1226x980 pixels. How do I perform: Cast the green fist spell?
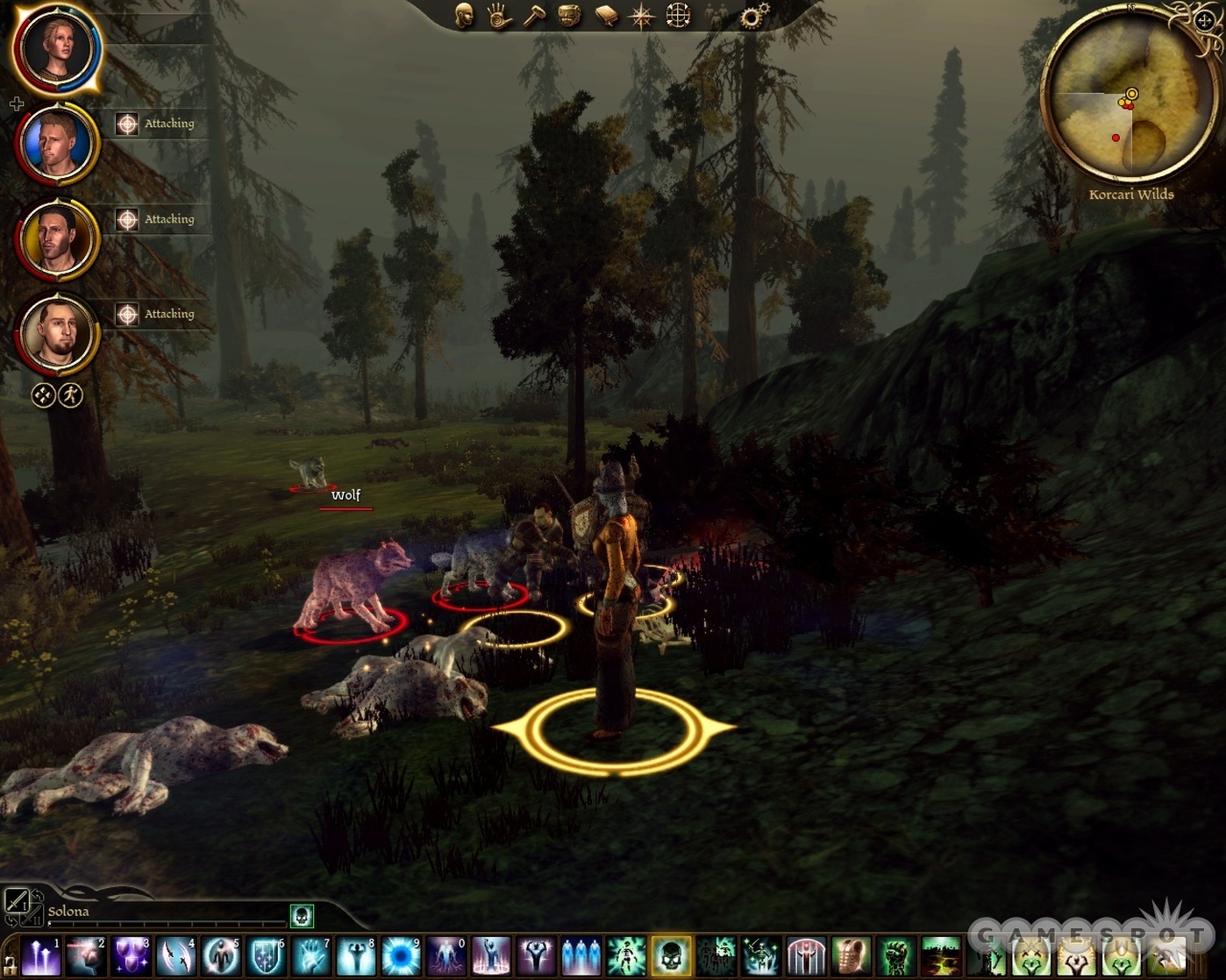895,956
